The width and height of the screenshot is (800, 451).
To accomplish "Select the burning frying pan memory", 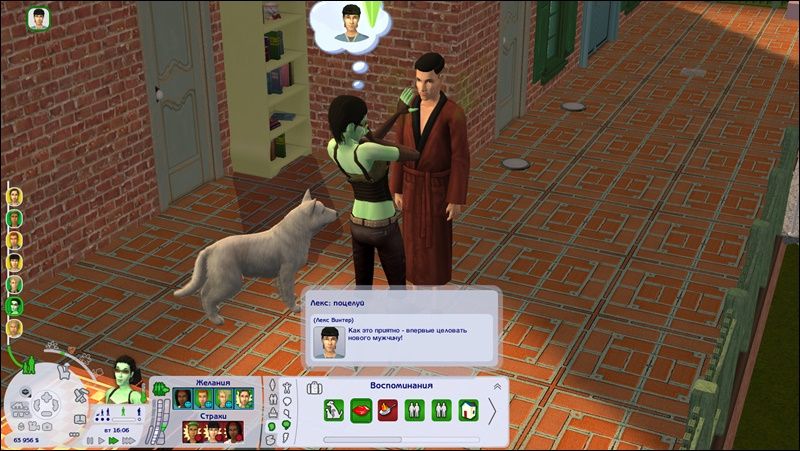I will [389, 409].
